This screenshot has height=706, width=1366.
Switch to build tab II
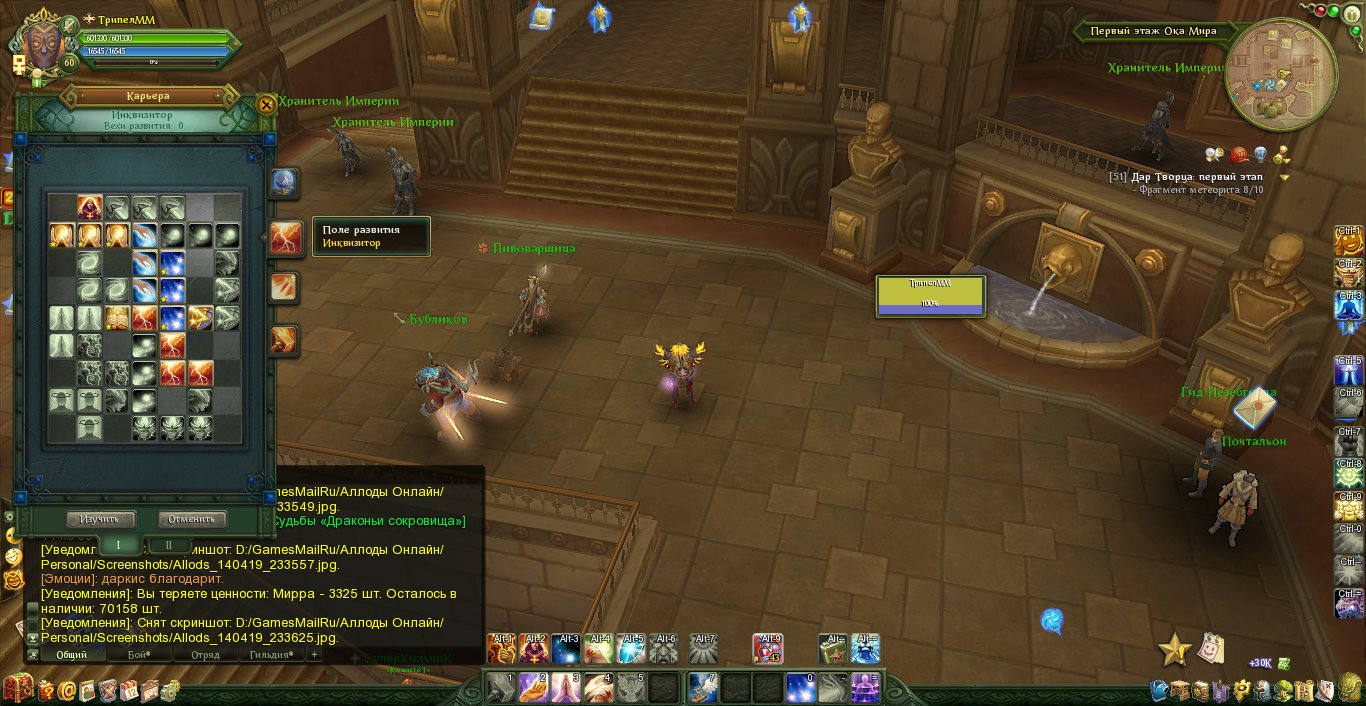168,545
